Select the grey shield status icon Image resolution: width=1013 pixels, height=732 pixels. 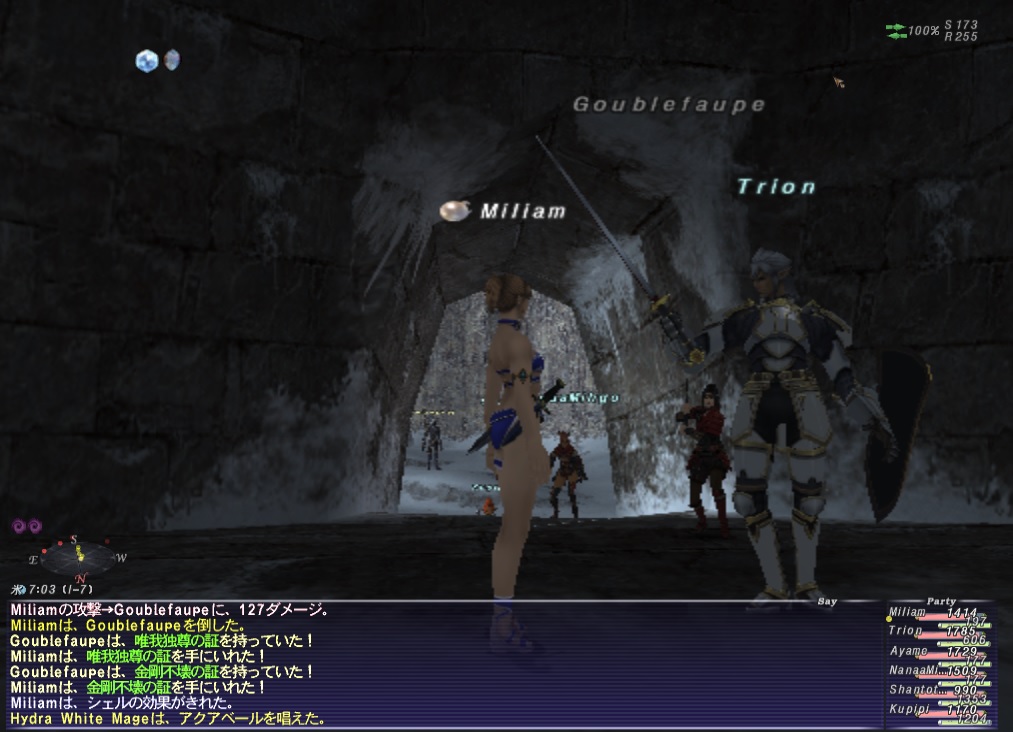point(172,60)
